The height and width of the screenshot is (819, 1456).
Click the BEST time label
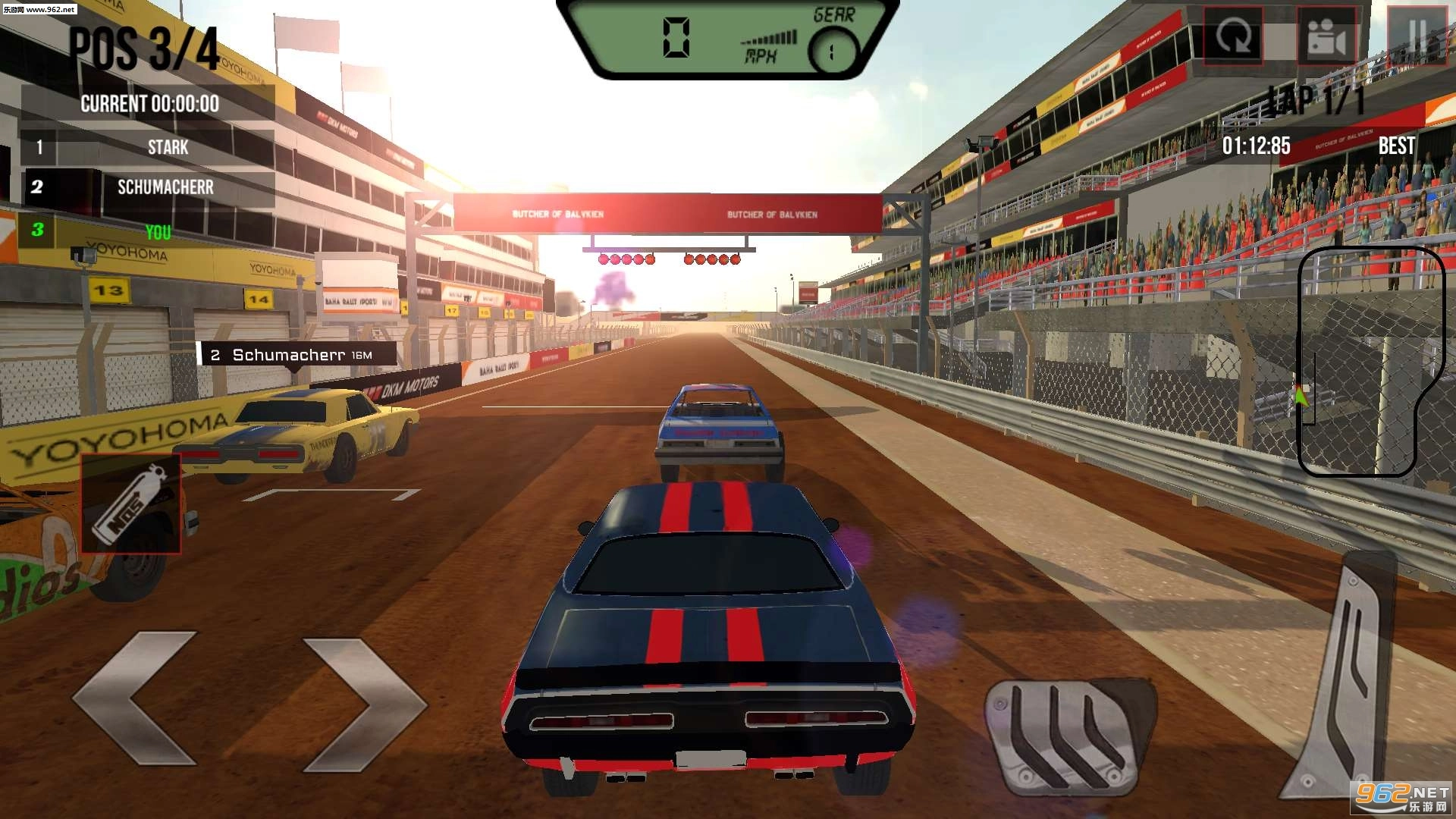point(1396,146)
